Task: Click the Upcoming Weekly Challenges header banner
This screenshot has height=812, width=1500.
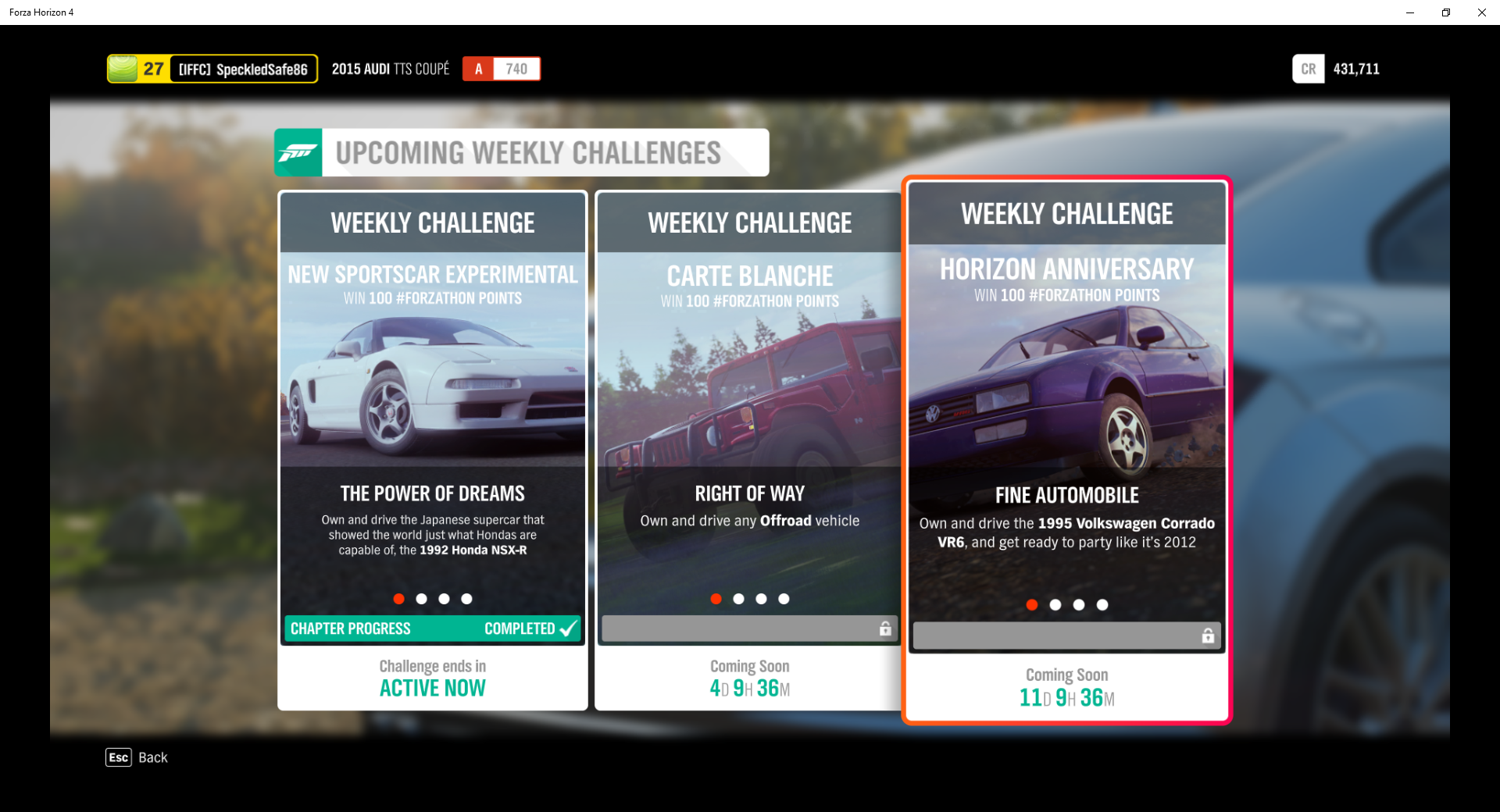Action: 521,152
